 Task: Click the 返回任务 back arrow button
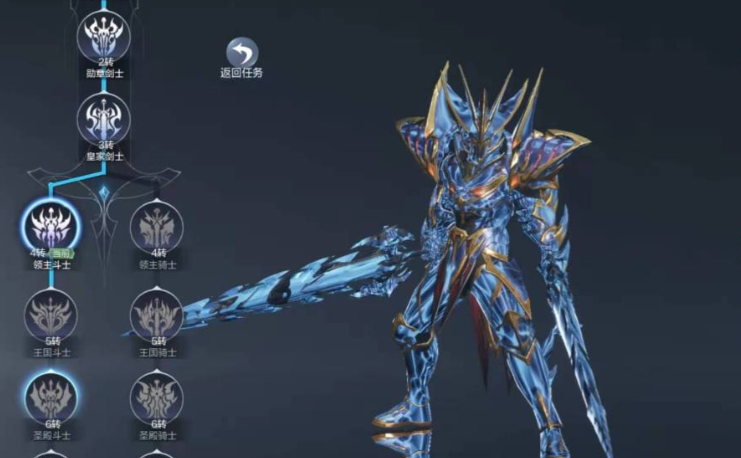[x=241, y=53]
